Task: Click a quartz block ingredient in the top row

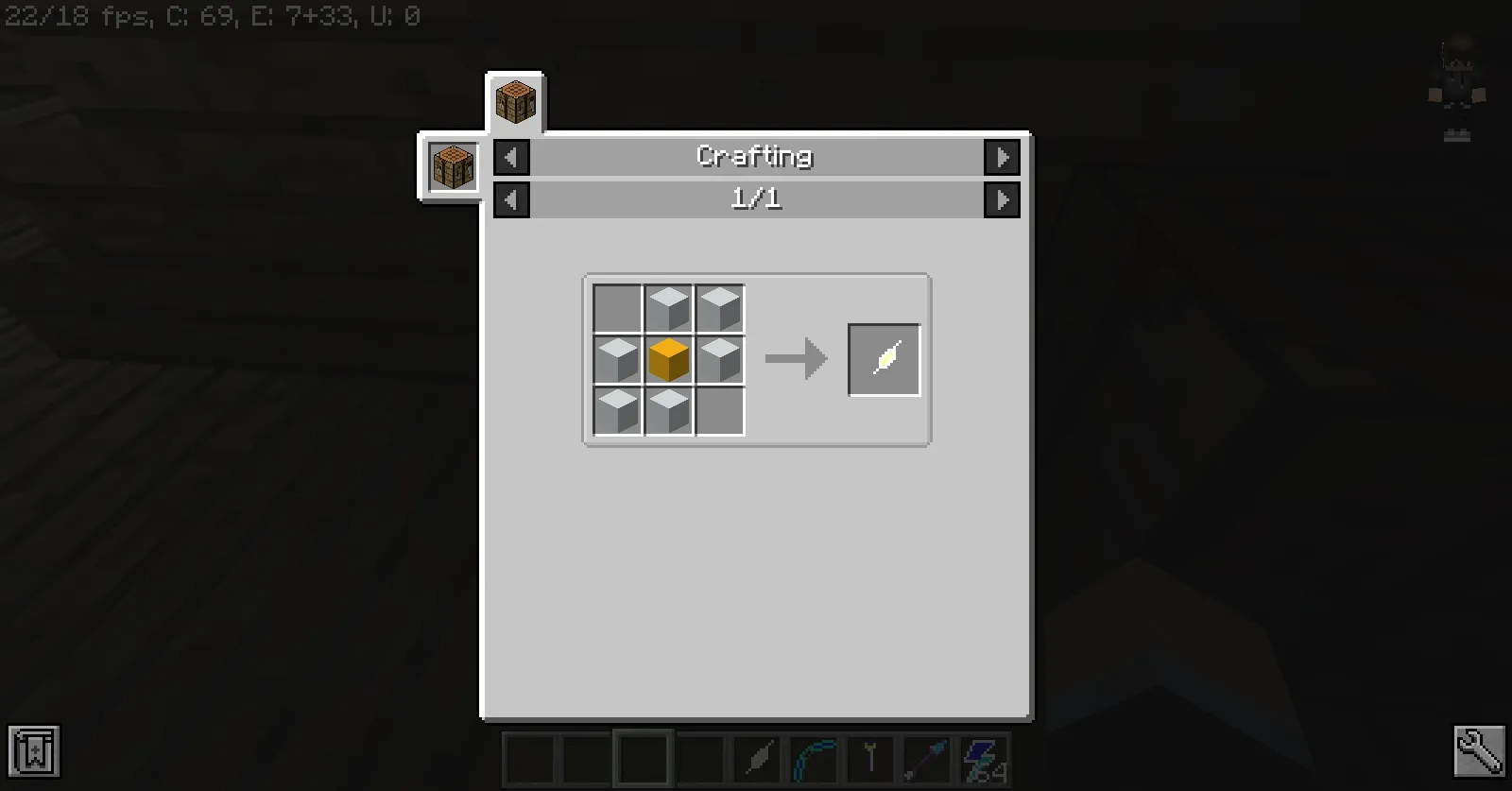Action: pos(668,306)
